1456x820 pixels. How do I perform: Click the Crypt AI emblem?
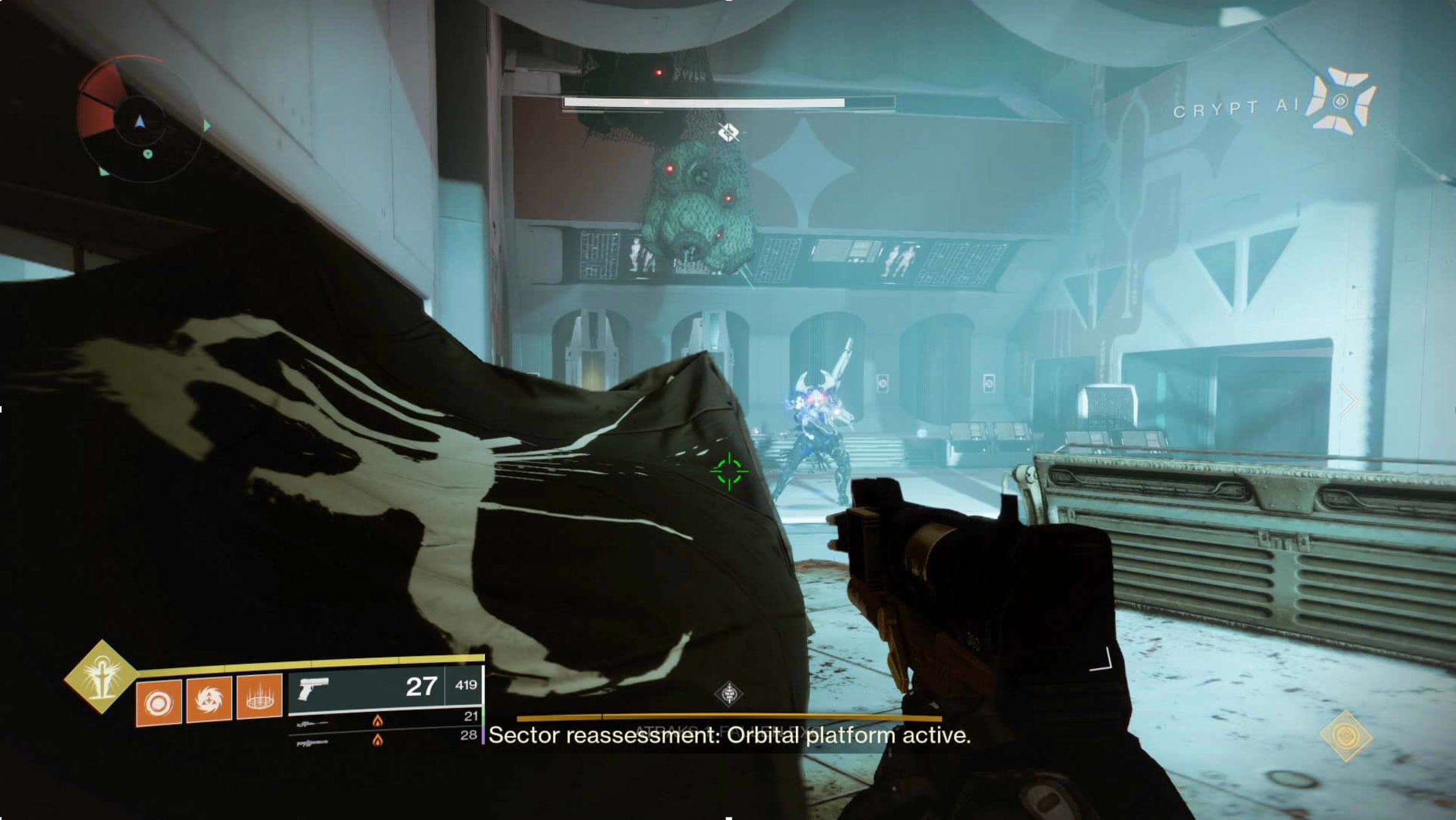(1340, 102)
